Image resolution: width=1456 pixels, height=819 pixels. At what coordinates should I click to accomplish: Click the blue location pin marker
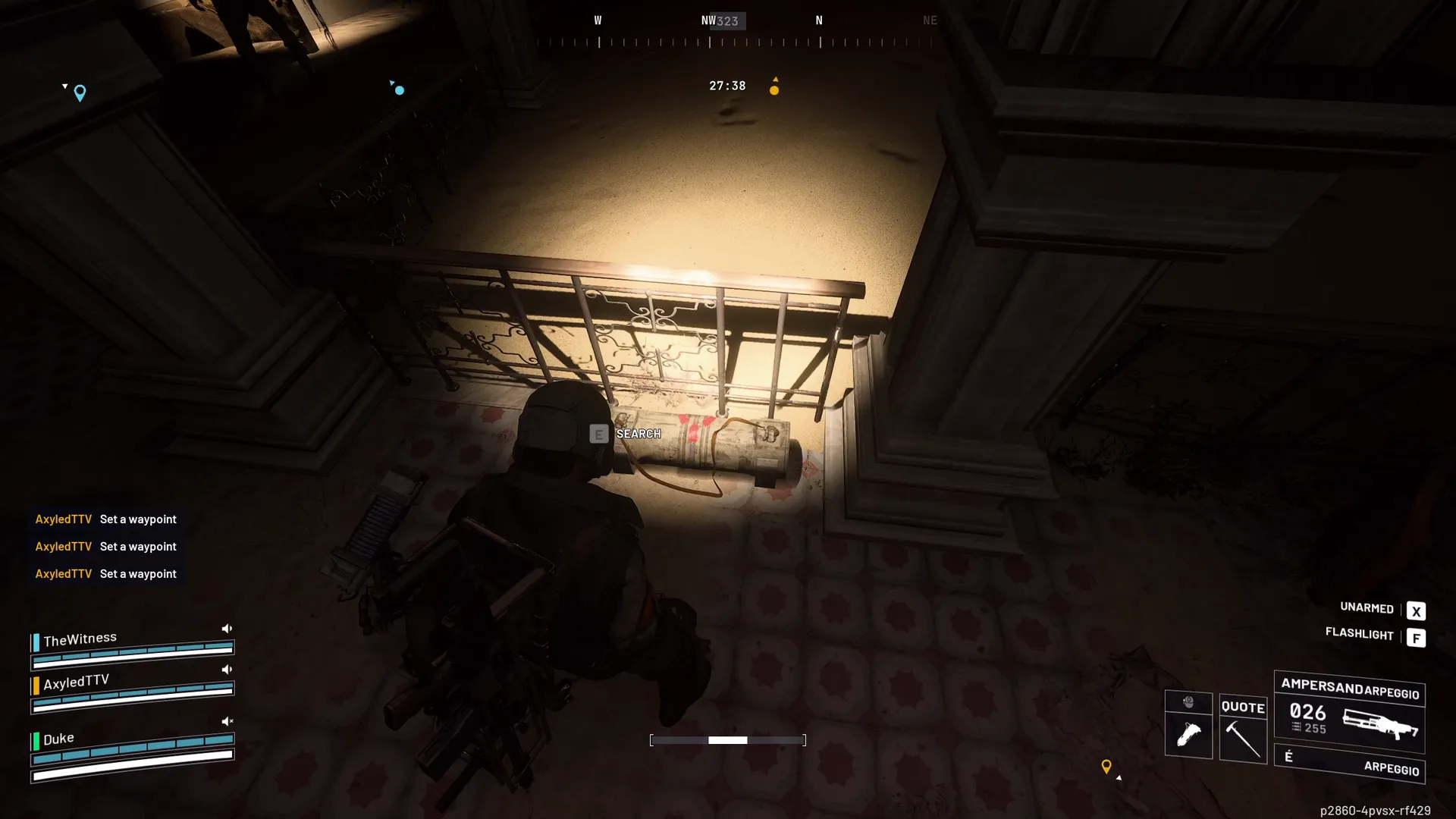pos(80,93)
